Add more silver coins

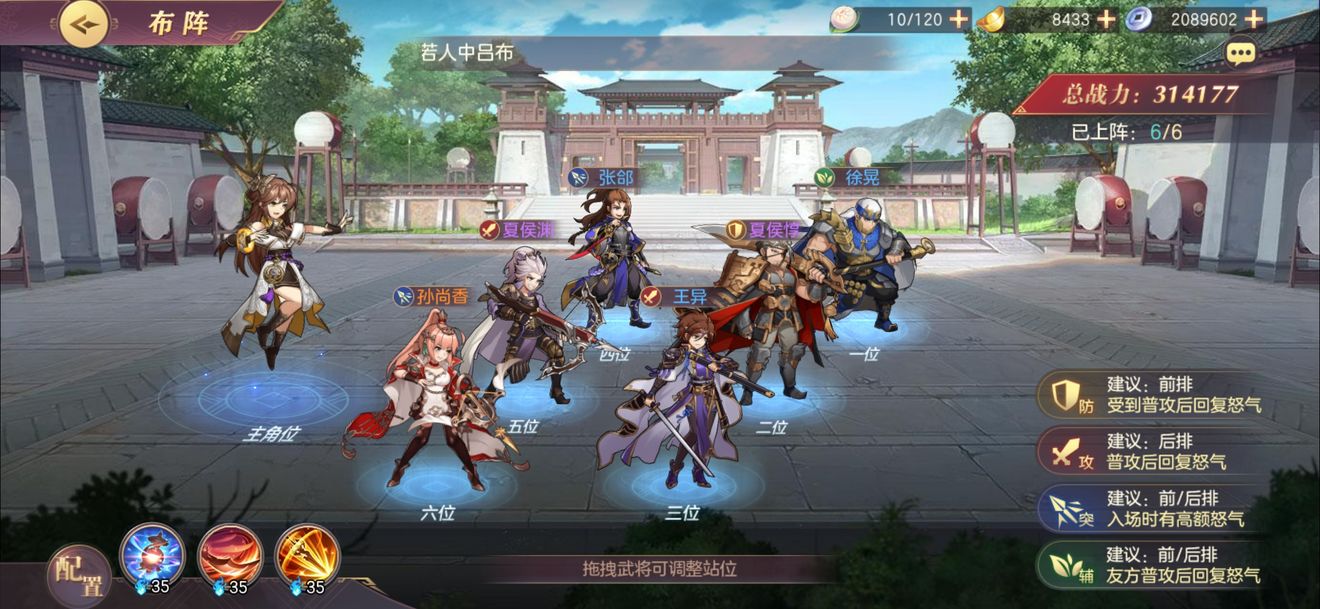(1254, 19)
